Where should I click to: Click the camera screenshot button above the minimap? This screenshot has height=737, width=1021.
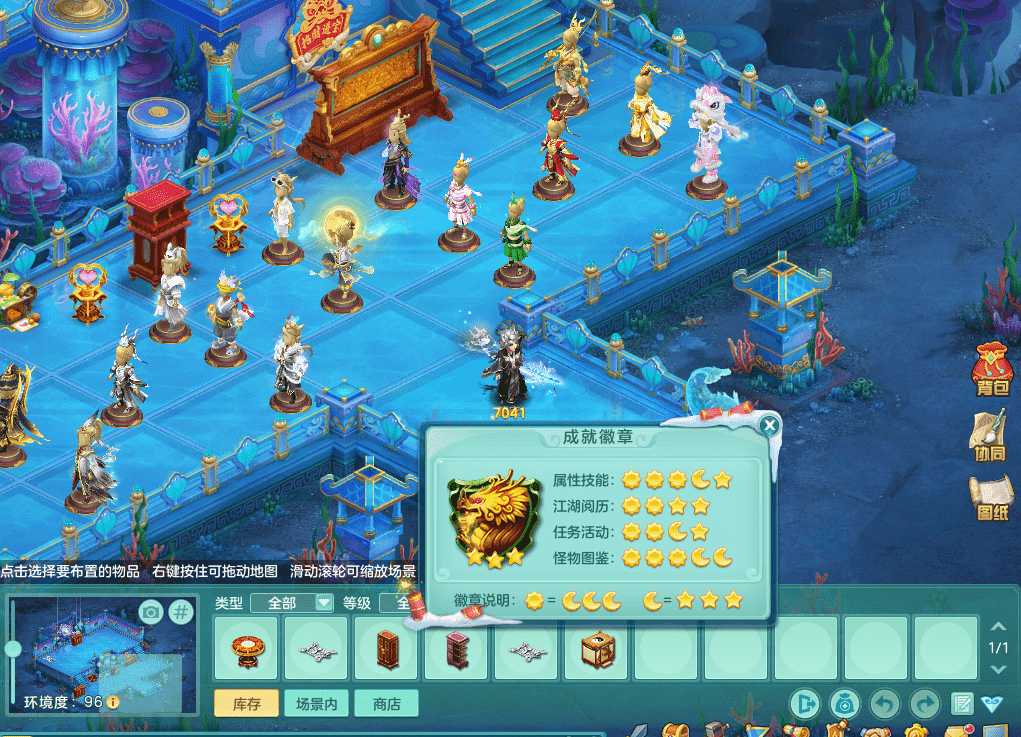(x=150, y=612)
